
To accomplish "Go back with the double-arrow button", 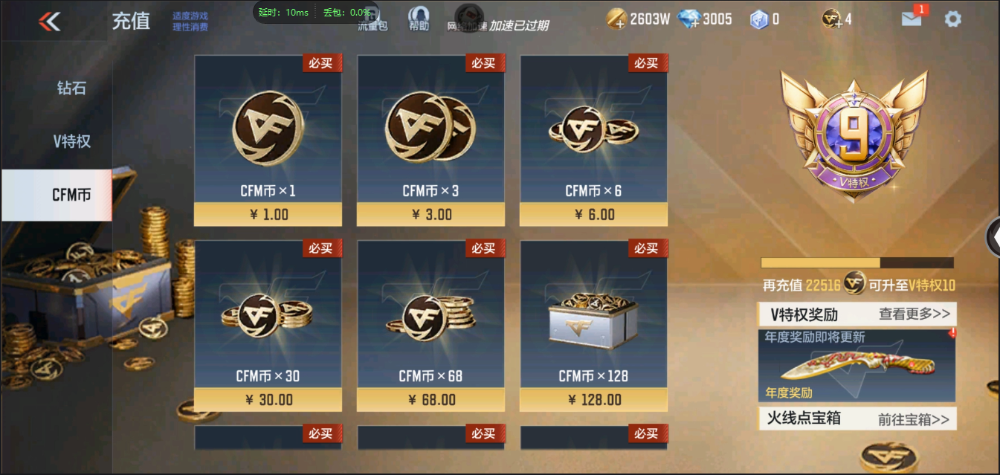I will 49,20.
